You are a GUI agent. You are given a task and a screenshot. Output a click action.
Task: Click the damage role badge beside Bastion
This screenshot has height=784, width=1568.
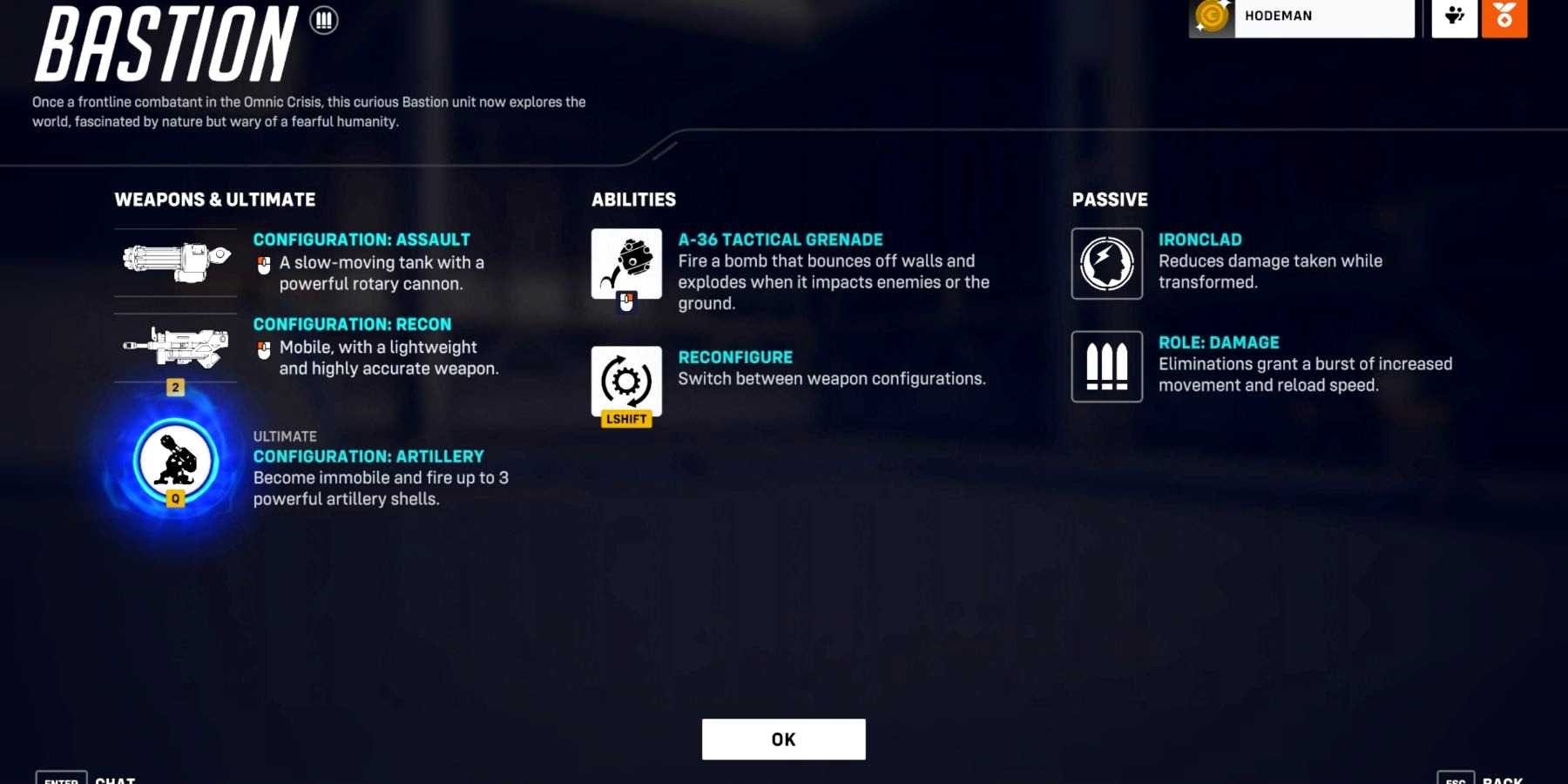pyautogui.click(x=324, y=20)
